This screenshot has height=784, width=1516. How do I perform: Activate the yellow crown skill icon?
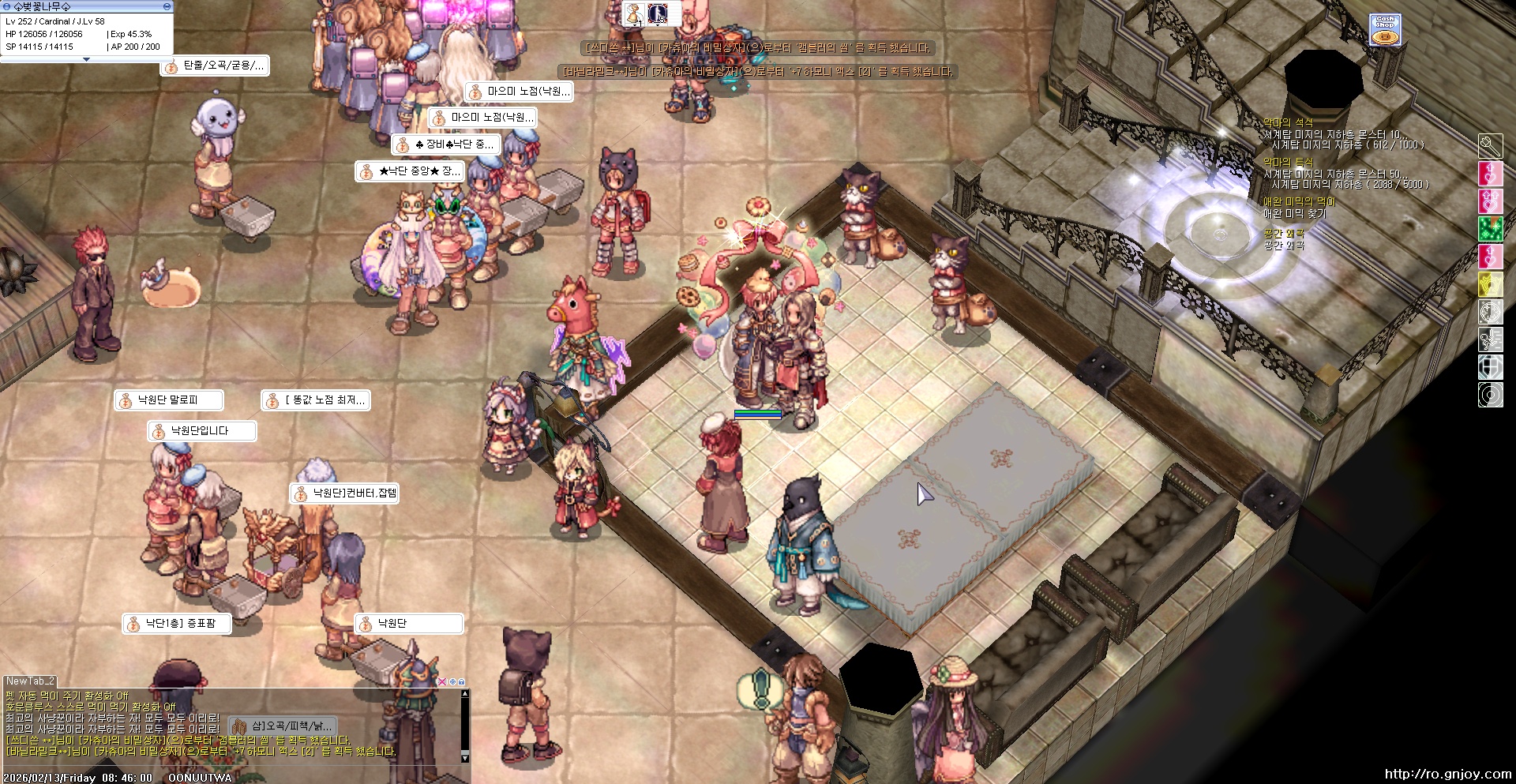pyautogui.click(x=1490, y=284)
